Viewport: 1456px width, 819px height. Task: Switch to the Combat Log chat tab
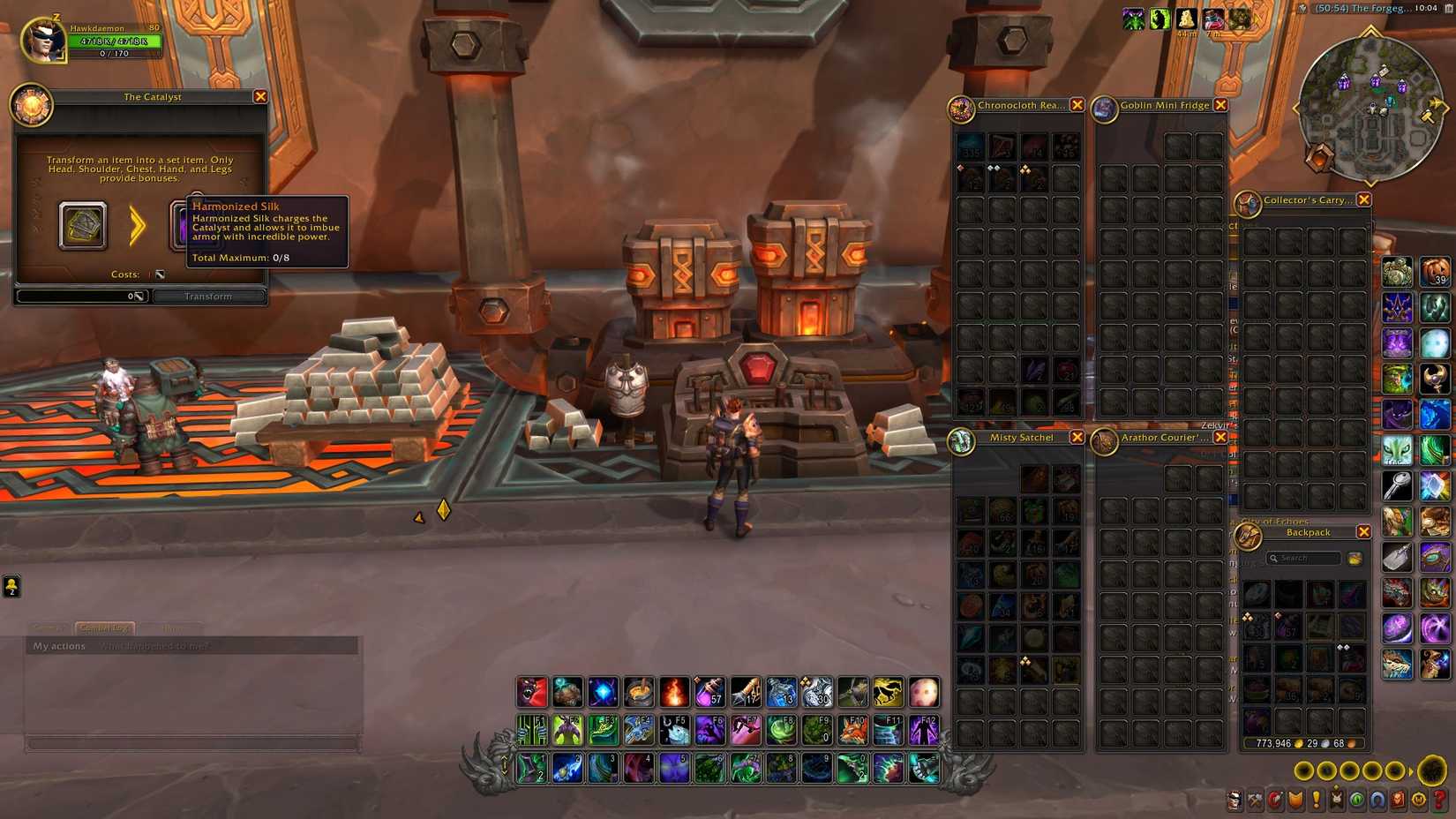point(103,627)
